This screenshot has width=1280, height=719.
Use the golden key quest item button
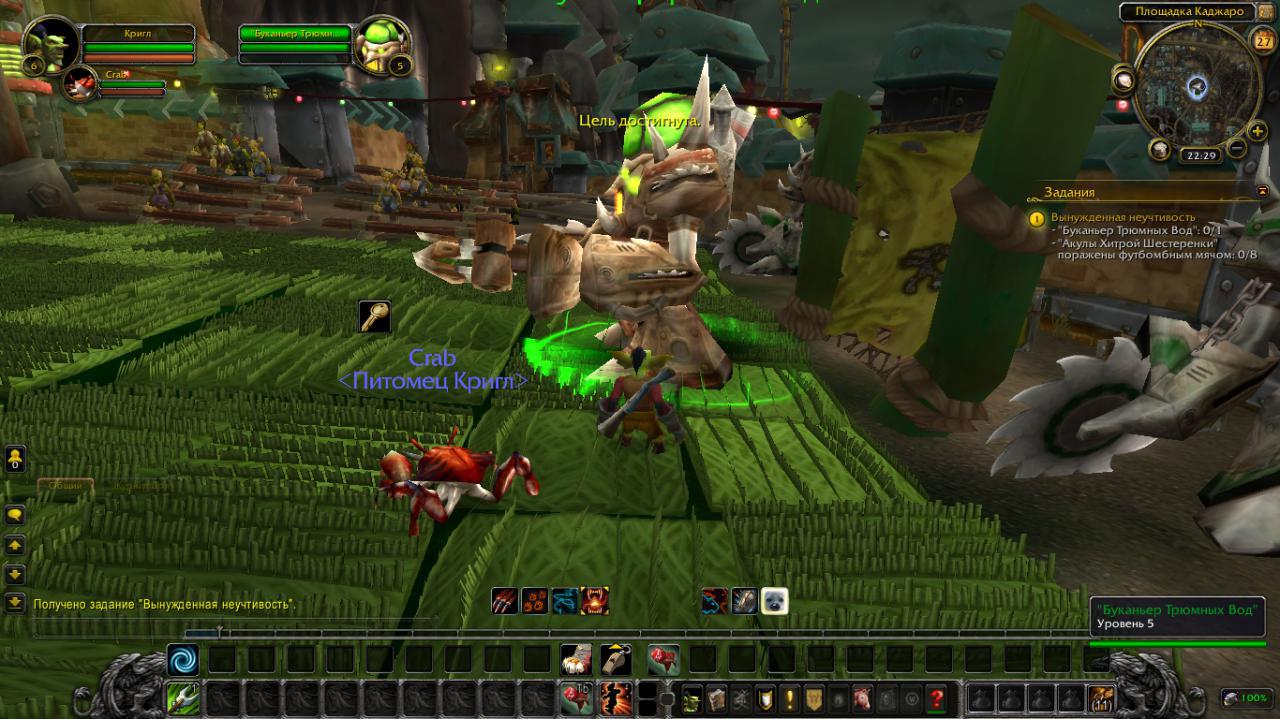coord(375,317)
